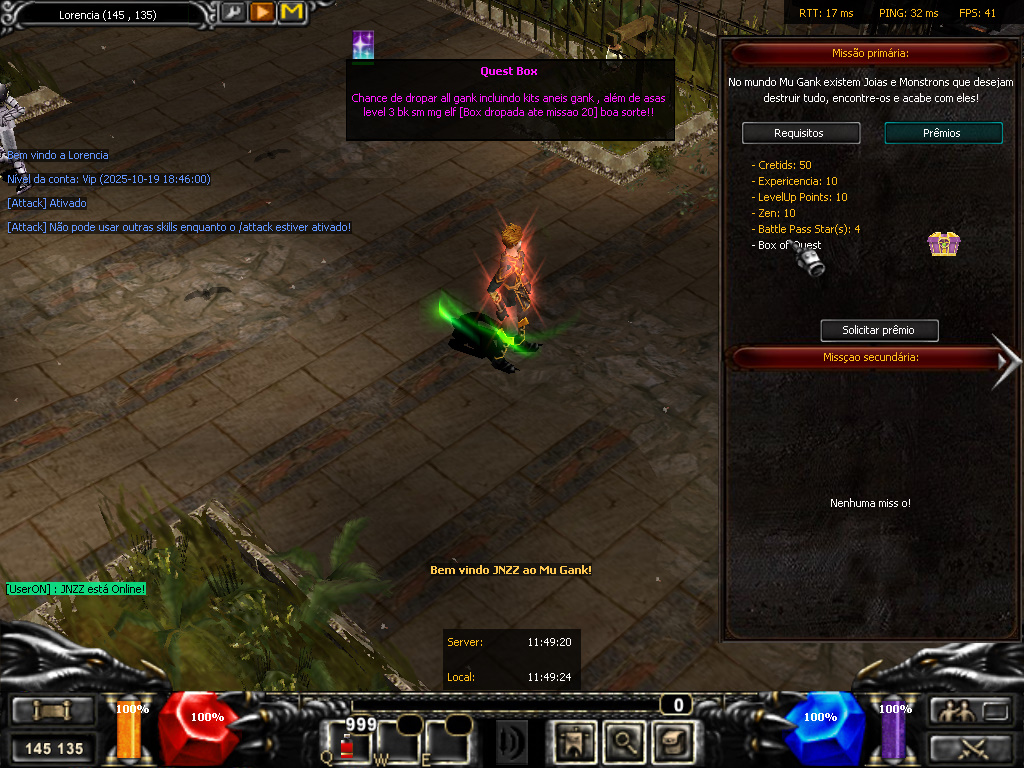Viewport: 1024px width, 768px height.
Task: Switch to the Prêmios tab
Action: click(x=943, y=133)
